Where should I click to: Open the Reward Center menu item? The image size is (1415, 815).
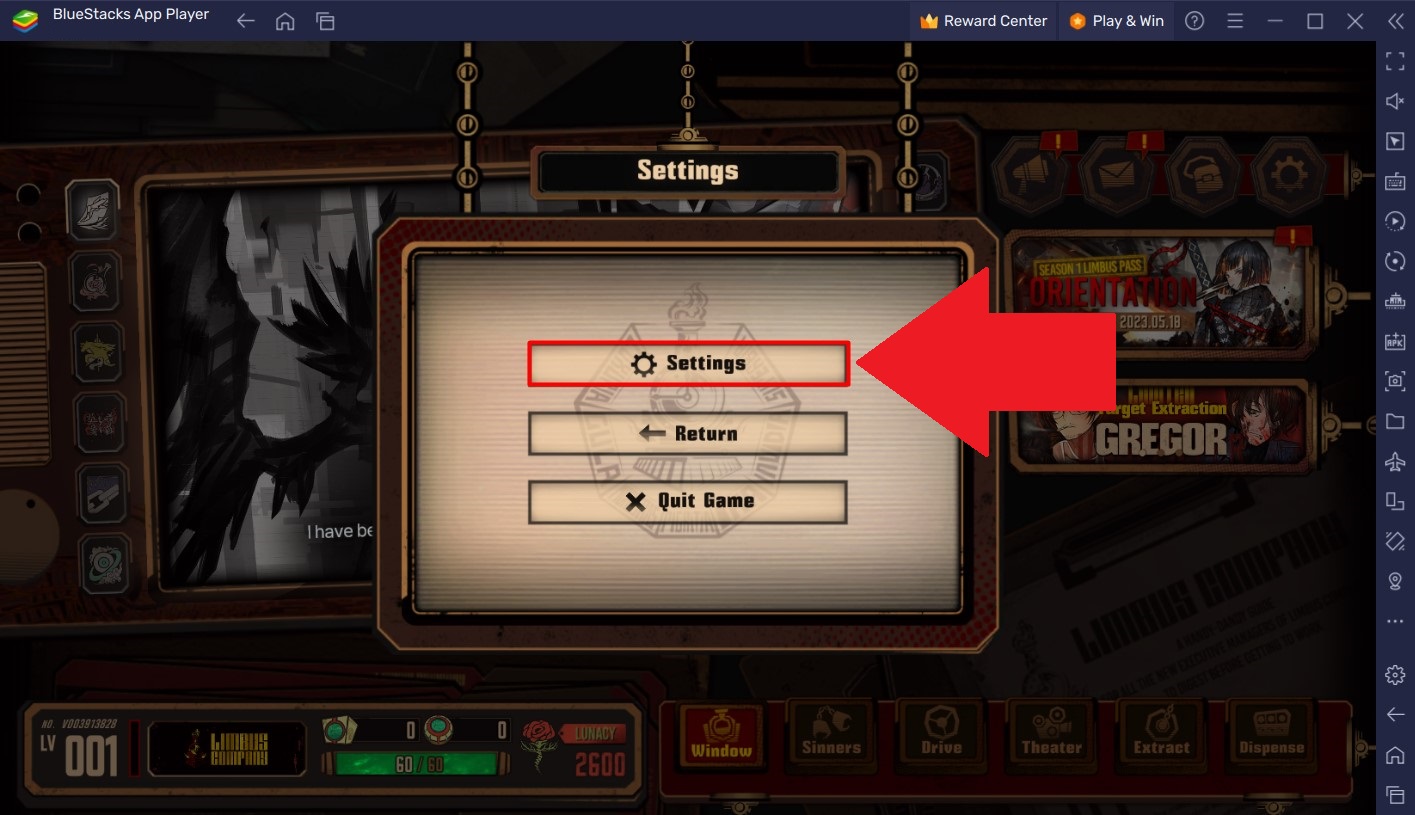coord(983,20)
